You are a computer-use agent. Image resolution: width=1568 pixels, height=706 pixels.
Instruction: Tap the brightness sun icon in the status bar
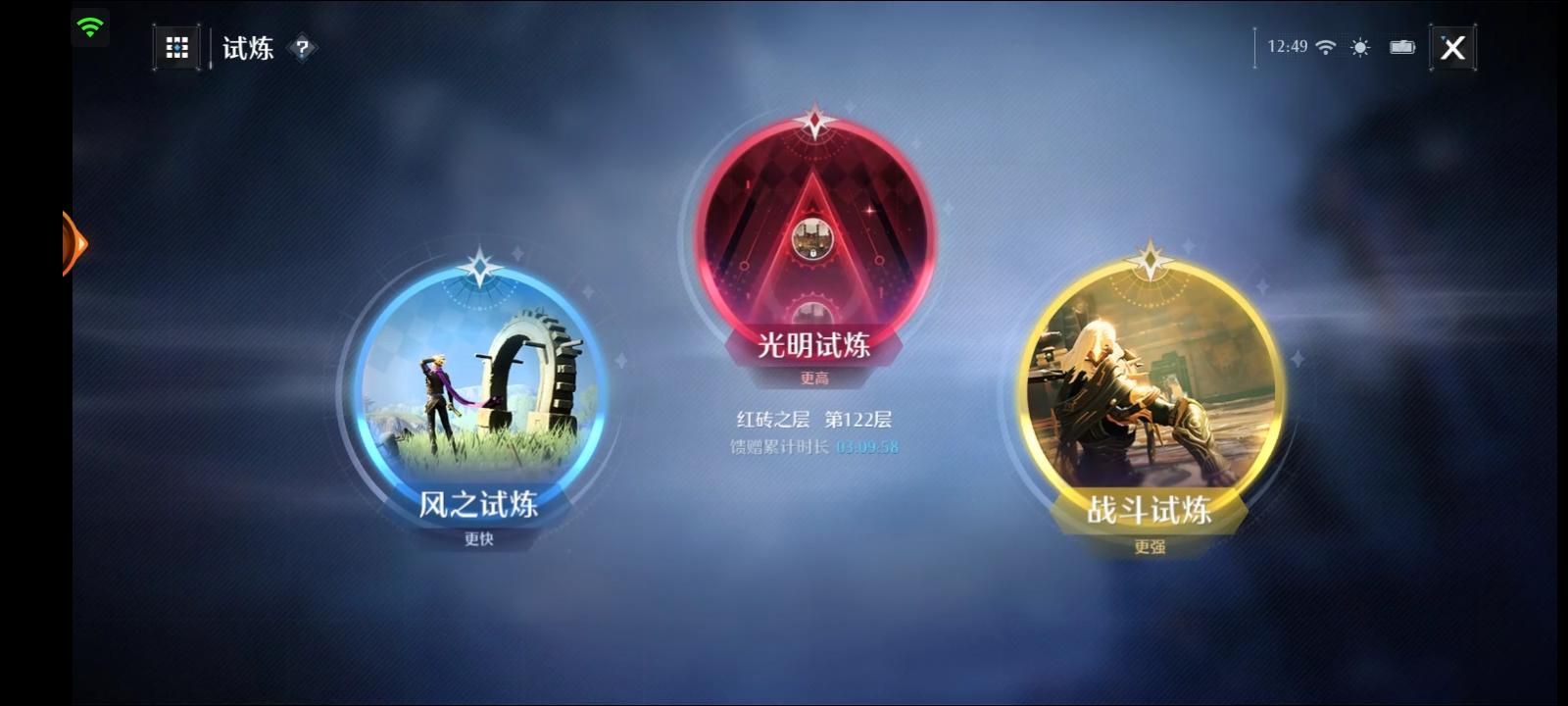1362,45
